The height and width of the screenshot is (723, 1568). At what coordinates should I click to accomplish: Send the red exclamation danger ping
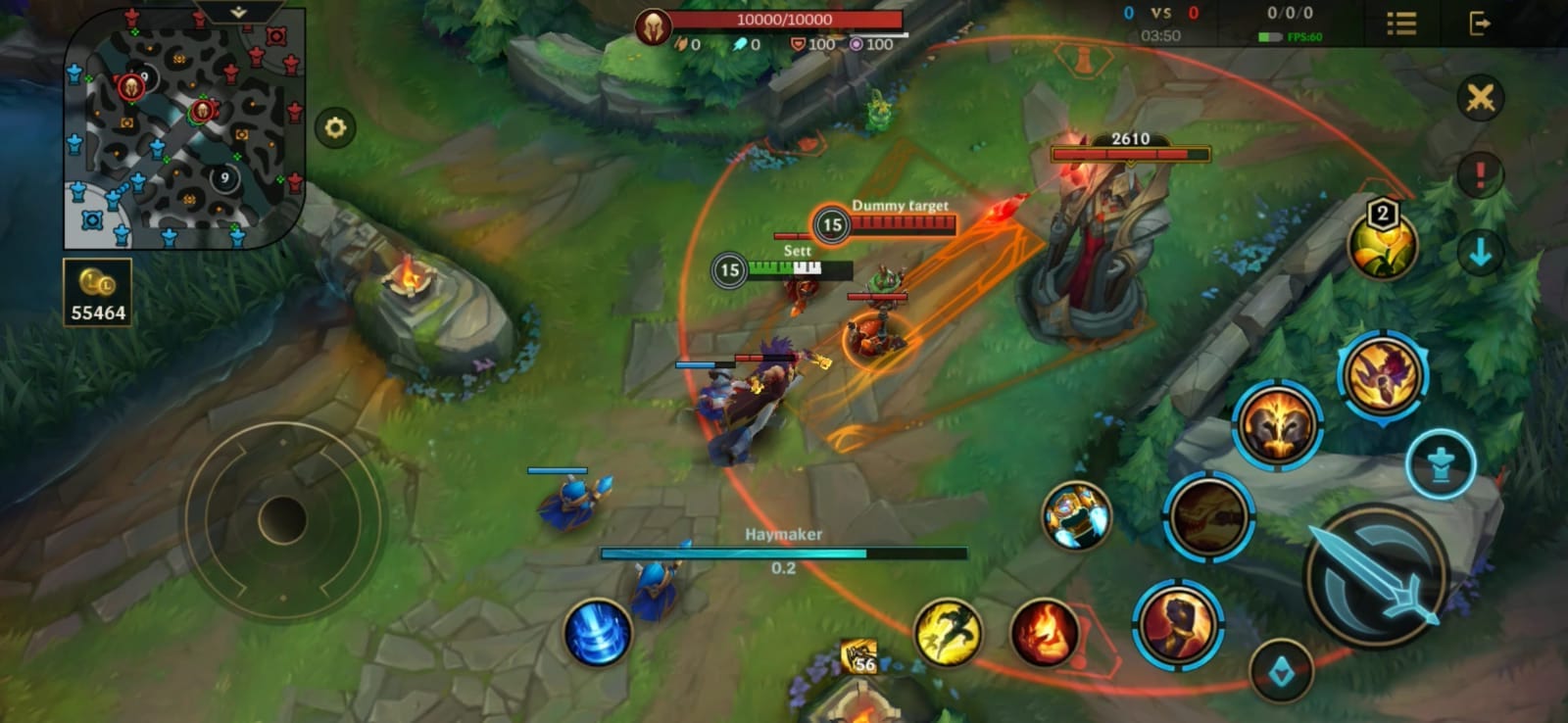coord(1480,176)
